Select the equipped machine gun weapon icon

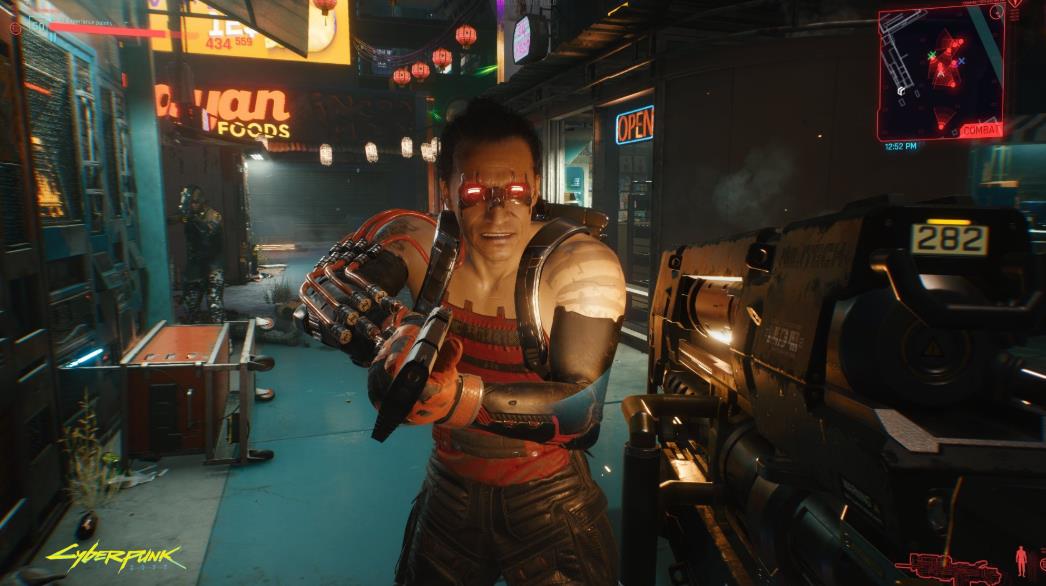click(946, 568)
